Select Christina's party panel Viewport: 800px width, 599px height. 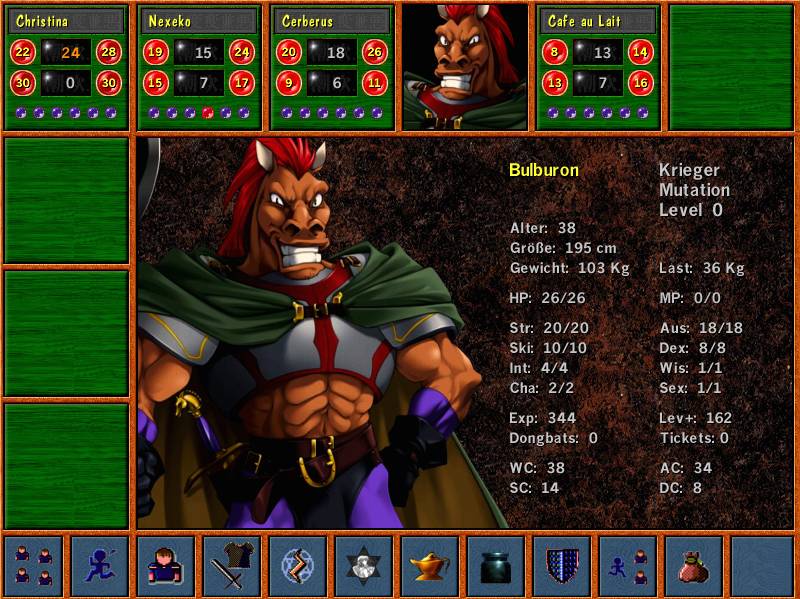pos(67,67)
